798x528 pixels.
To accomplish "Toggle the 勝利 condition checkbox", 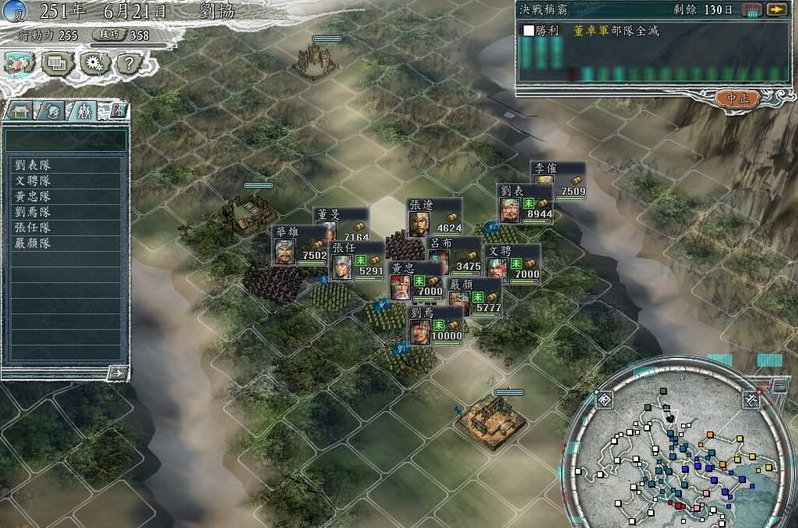I will point(529,32).
